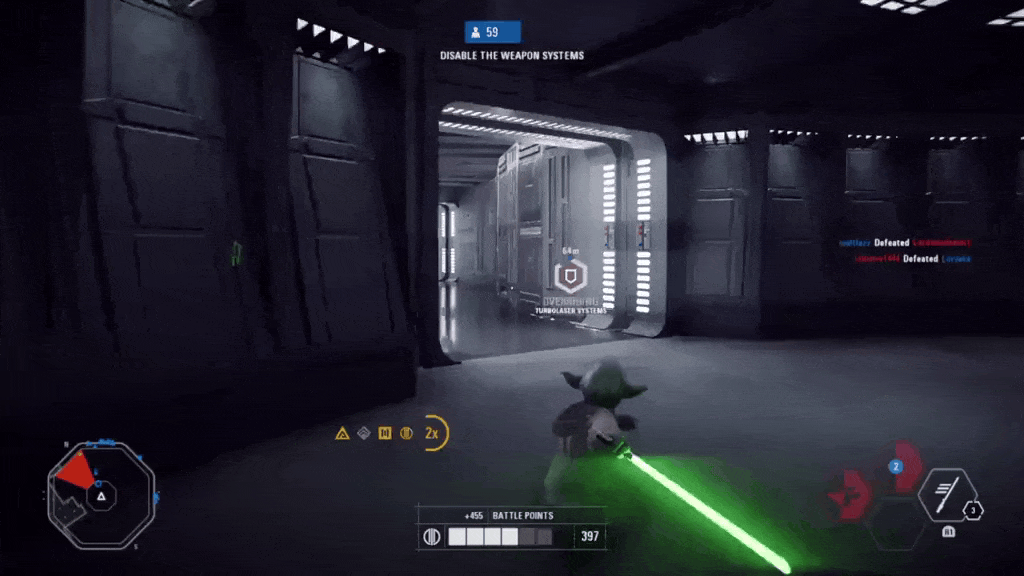Click the octagonal minimap radar
This screenshot has height=576, width=1024.
(x=100, y=495)
